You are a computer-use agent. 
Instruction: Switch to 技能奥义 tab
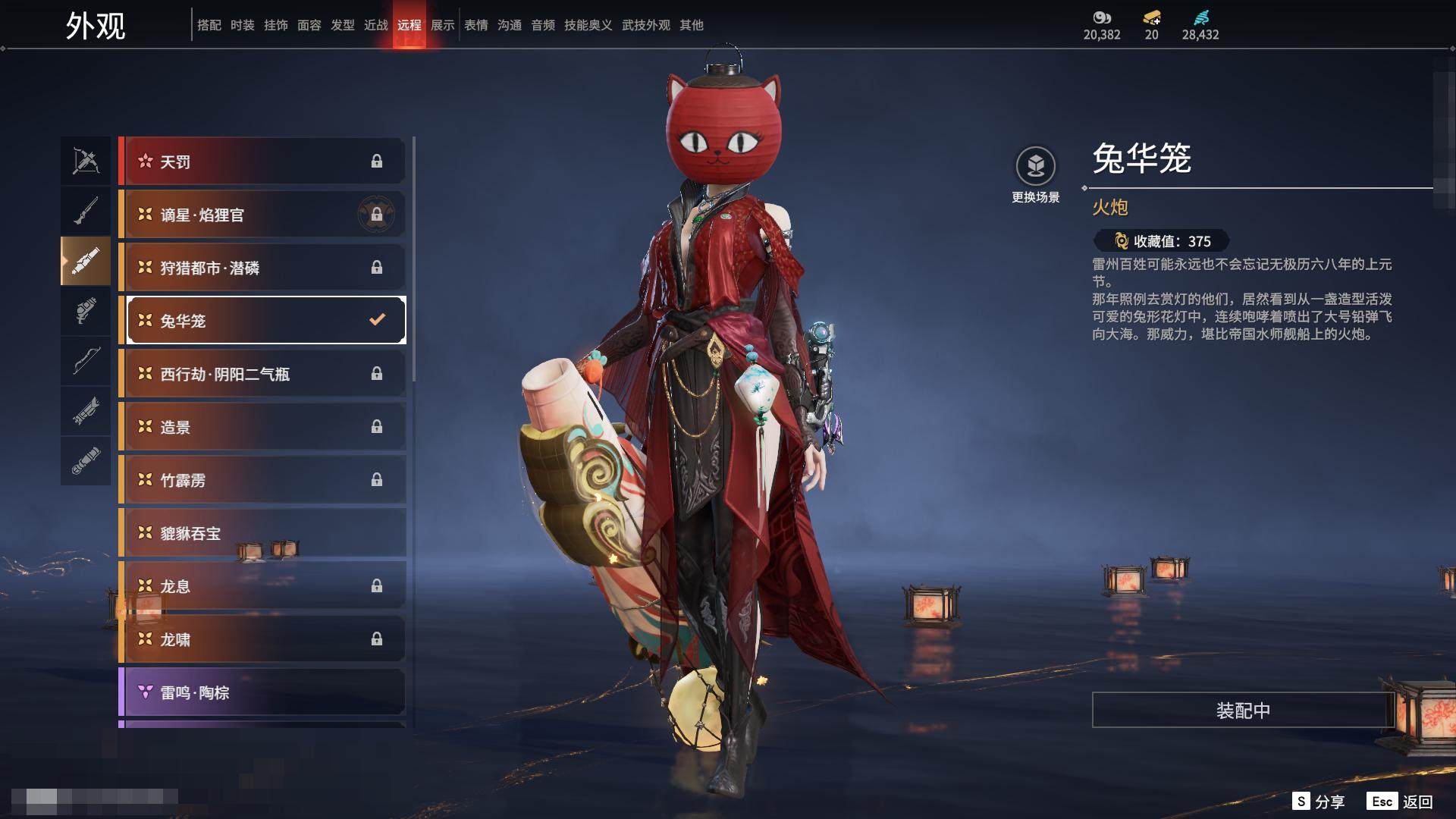[x=588, y=25]
